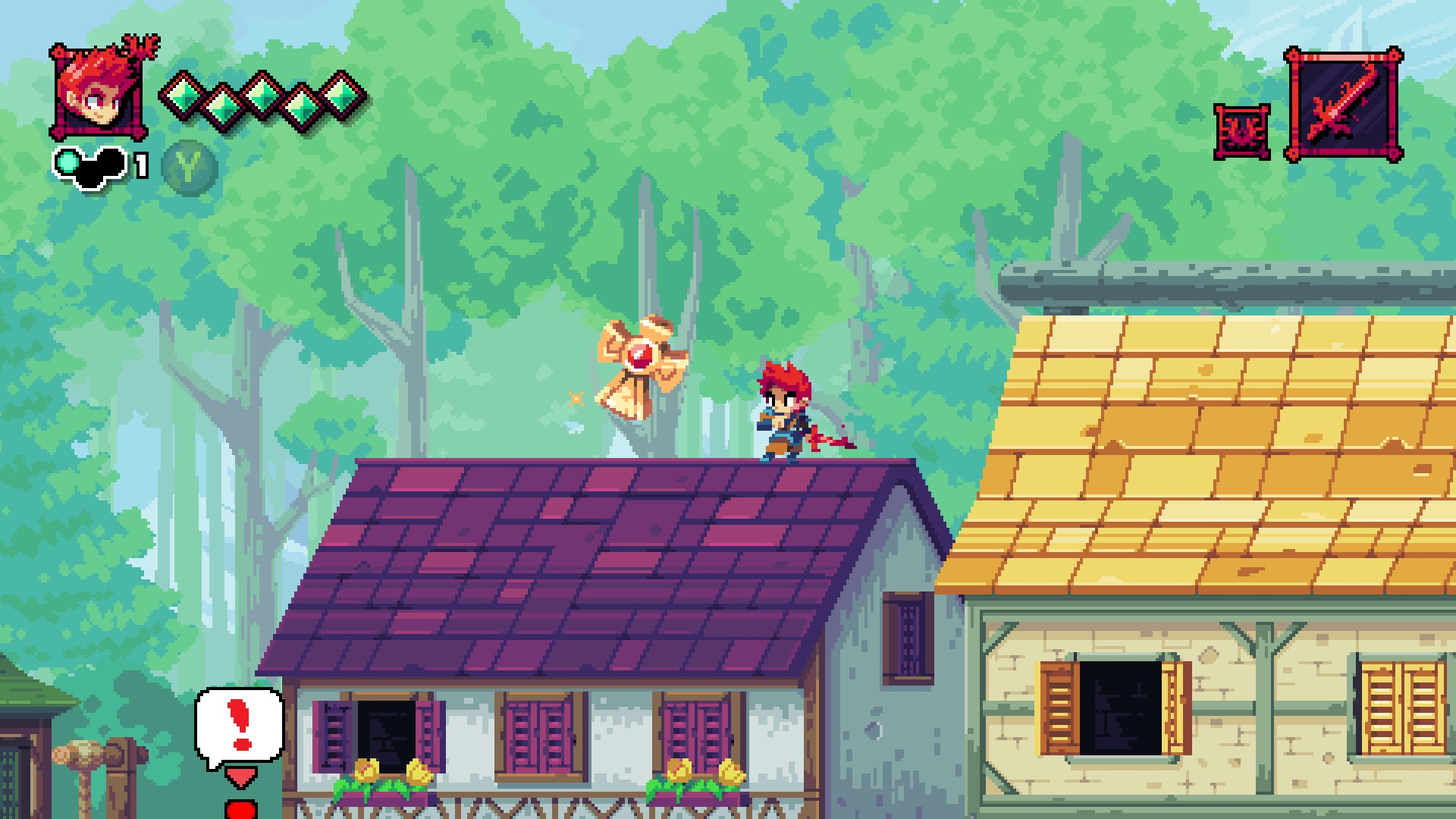This screenshot has width=1456, height=819.
Task: Click the red-haired hero portrait
Action: (97, 93)
